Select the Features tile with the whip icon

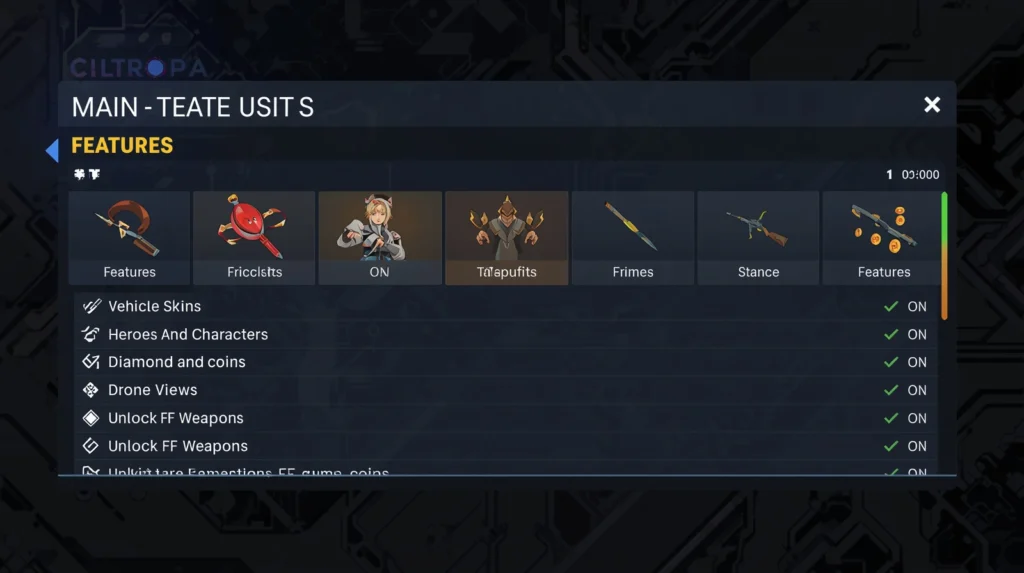point(129,238)
